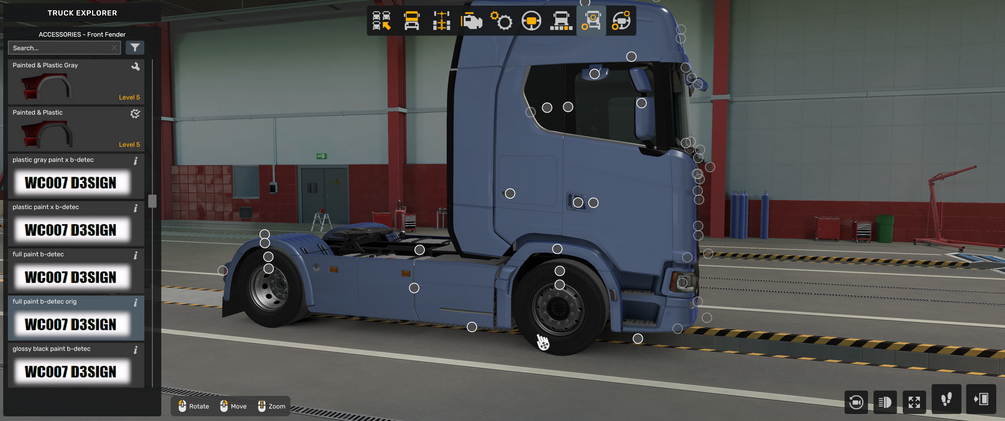Select the plastic paint x b-detec fender
Viewport: 1005px width, 421px height.
click(76, 223)
